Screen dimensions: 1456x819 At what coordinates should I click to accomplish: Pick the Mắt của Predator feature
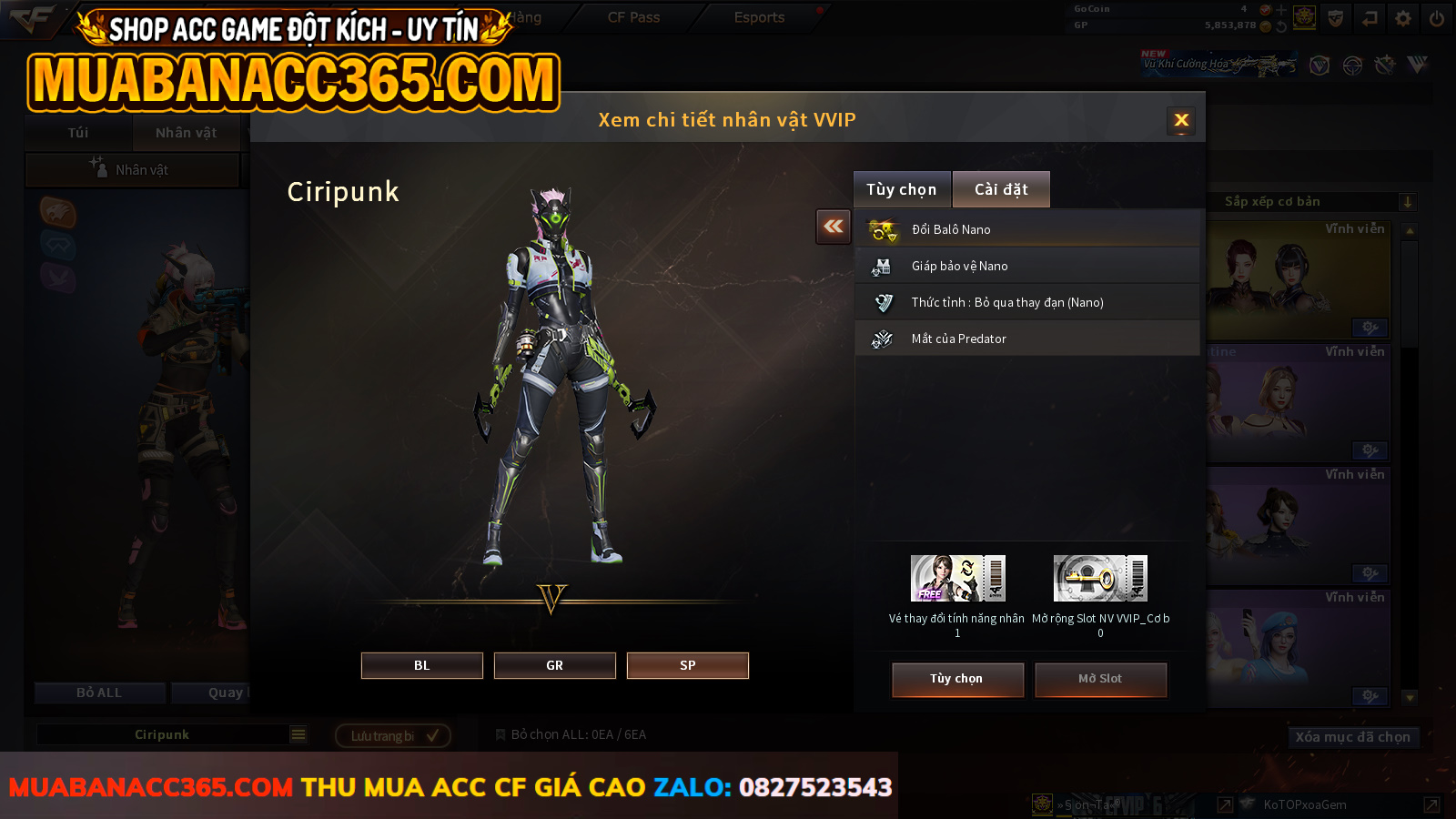(x=1026, y=339)
